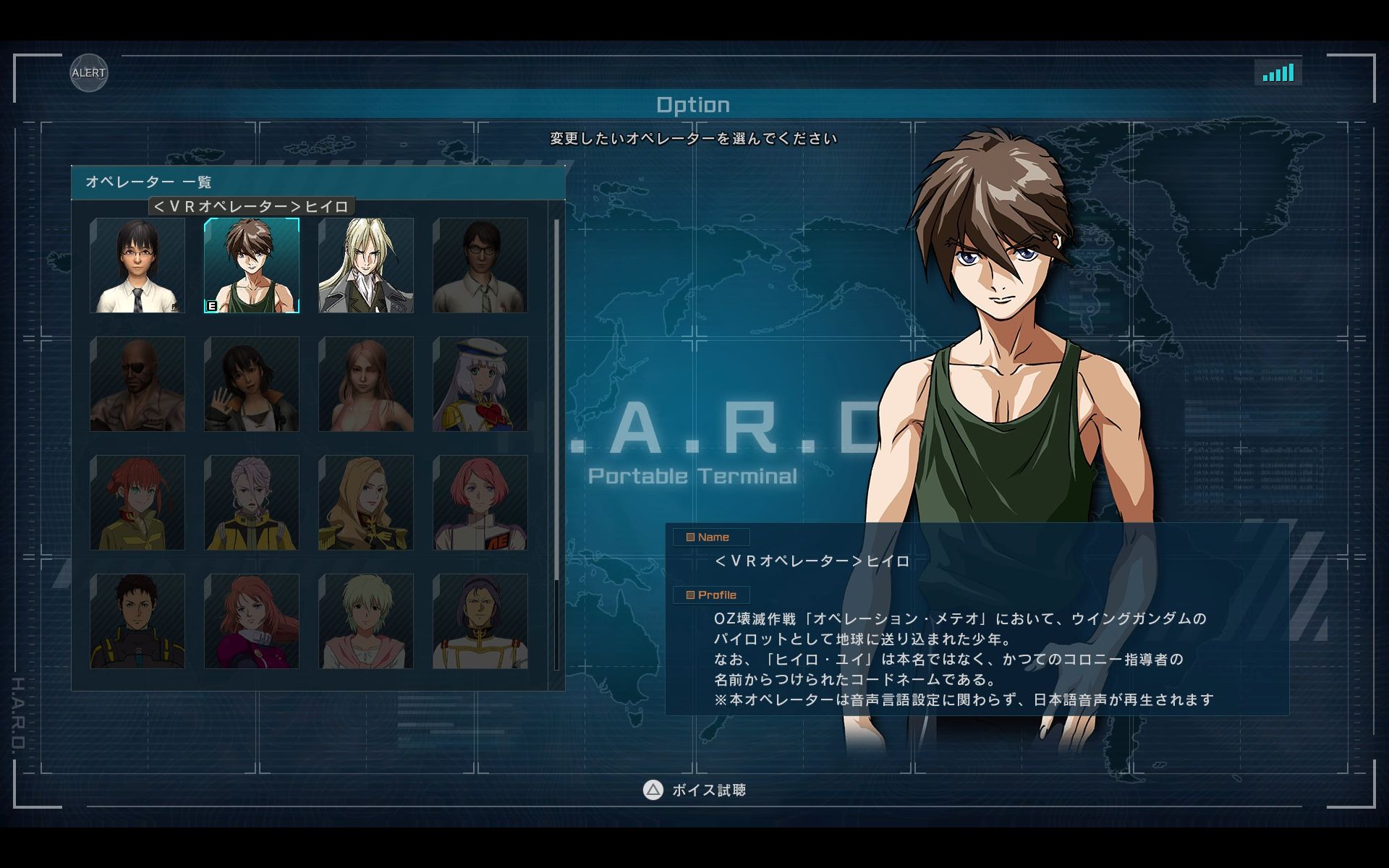This screenshot has width=1389, height=868.
Task: Pick the dark-haired man in black pilot suit
Action: click(137, 621)
